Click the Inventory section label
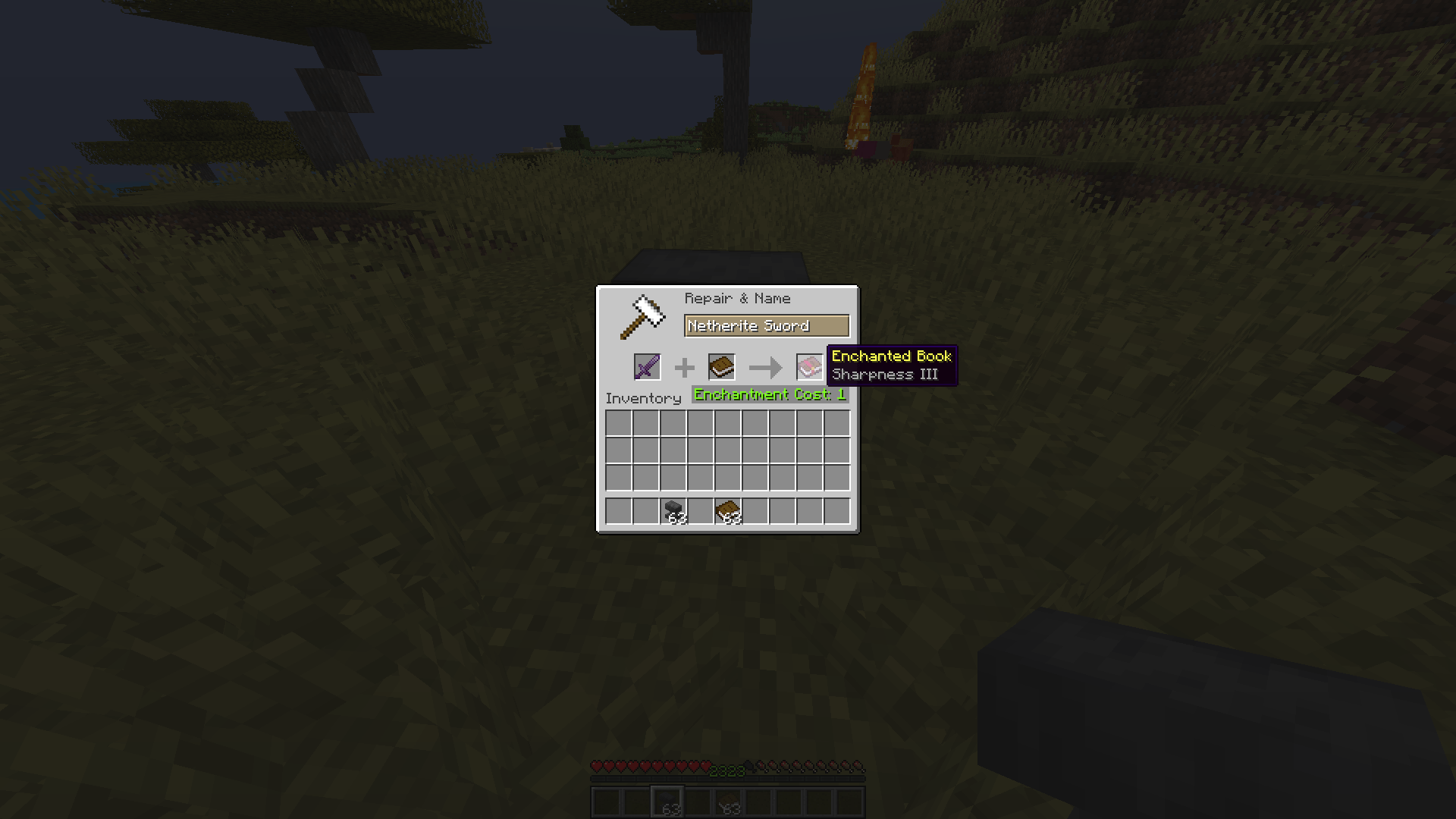 [x=643, y=398]
